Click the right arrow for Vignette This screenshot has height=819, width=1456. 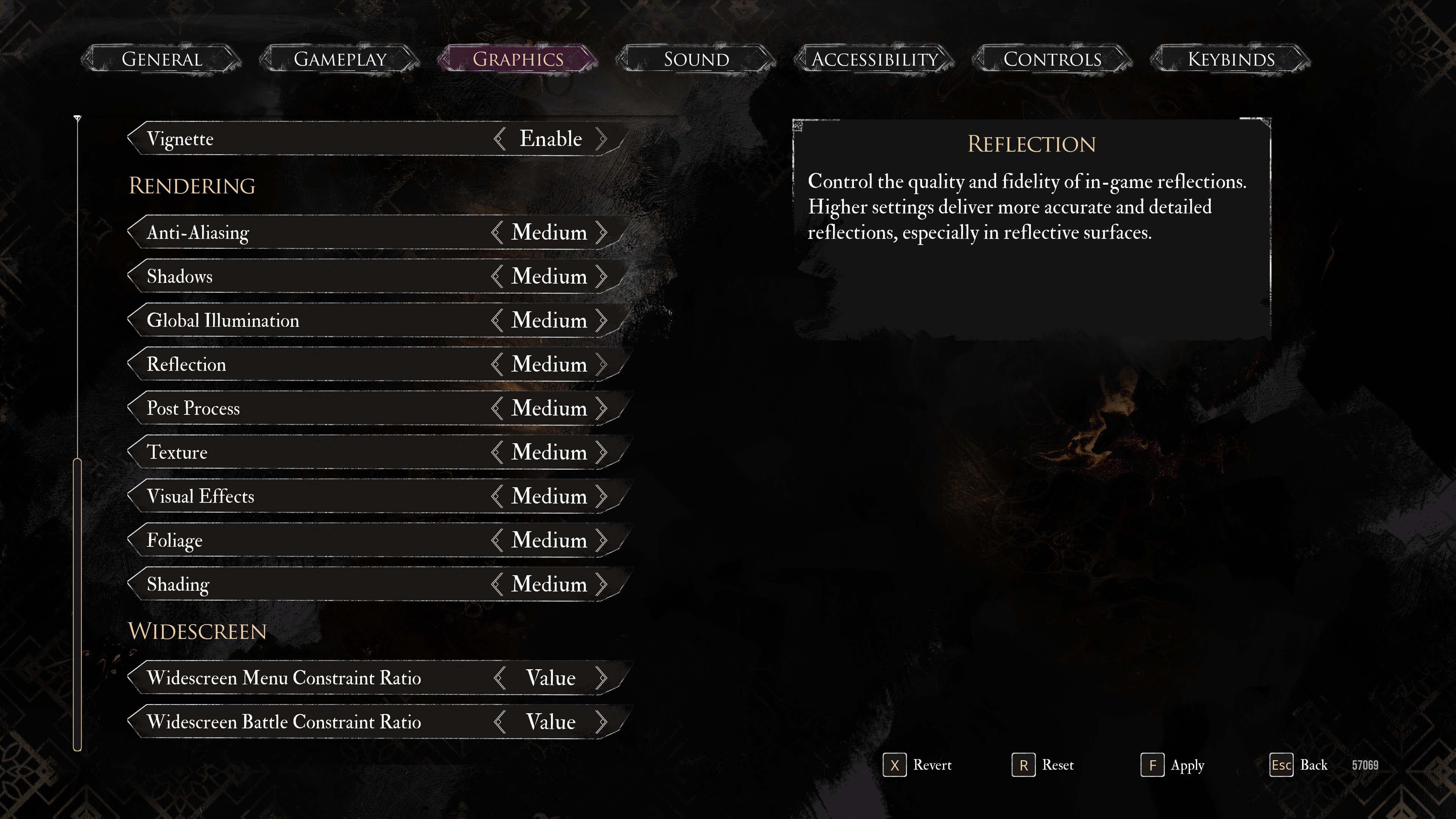point(601,139)
